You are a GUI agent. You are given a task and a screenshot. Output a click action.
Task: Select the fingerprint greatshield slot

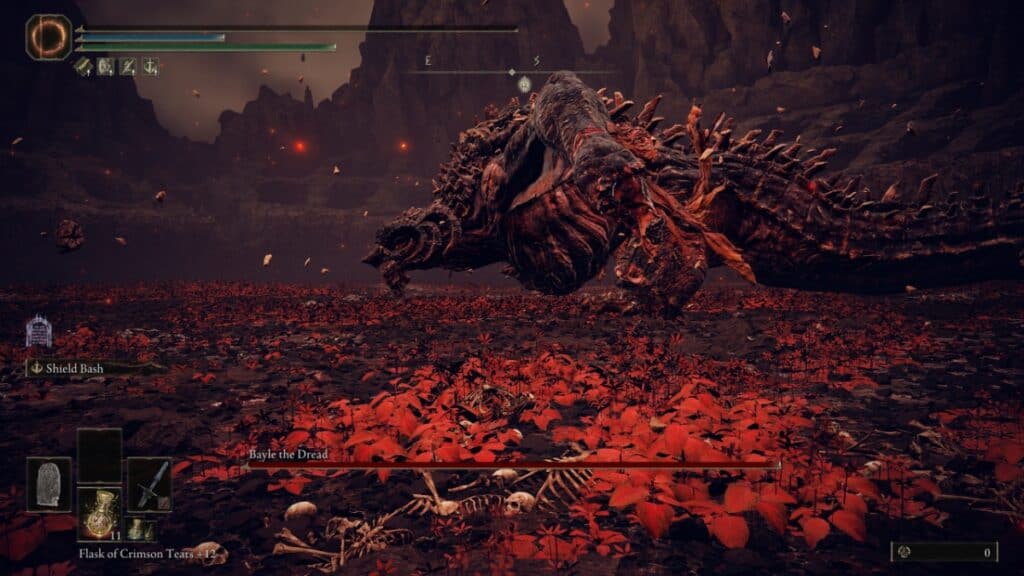pos(49,484)
